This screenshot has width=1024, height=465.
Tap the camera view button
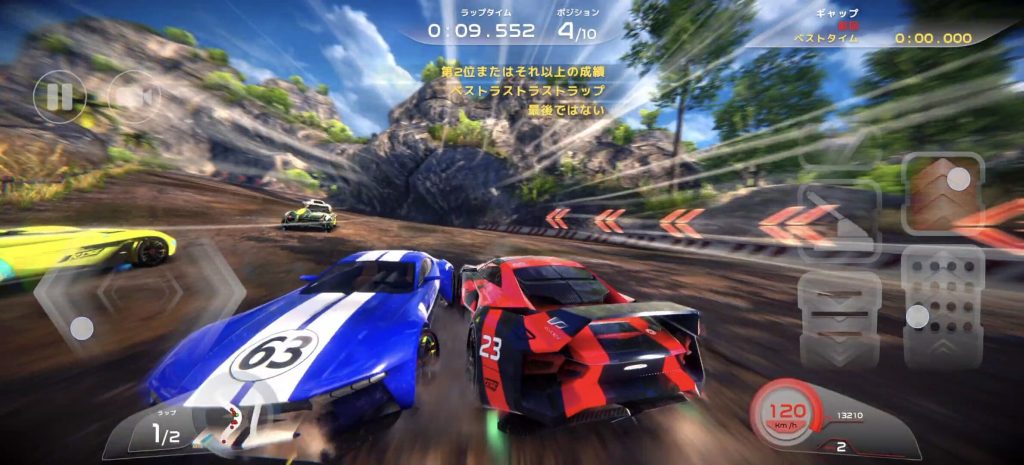tap(134, 97)
